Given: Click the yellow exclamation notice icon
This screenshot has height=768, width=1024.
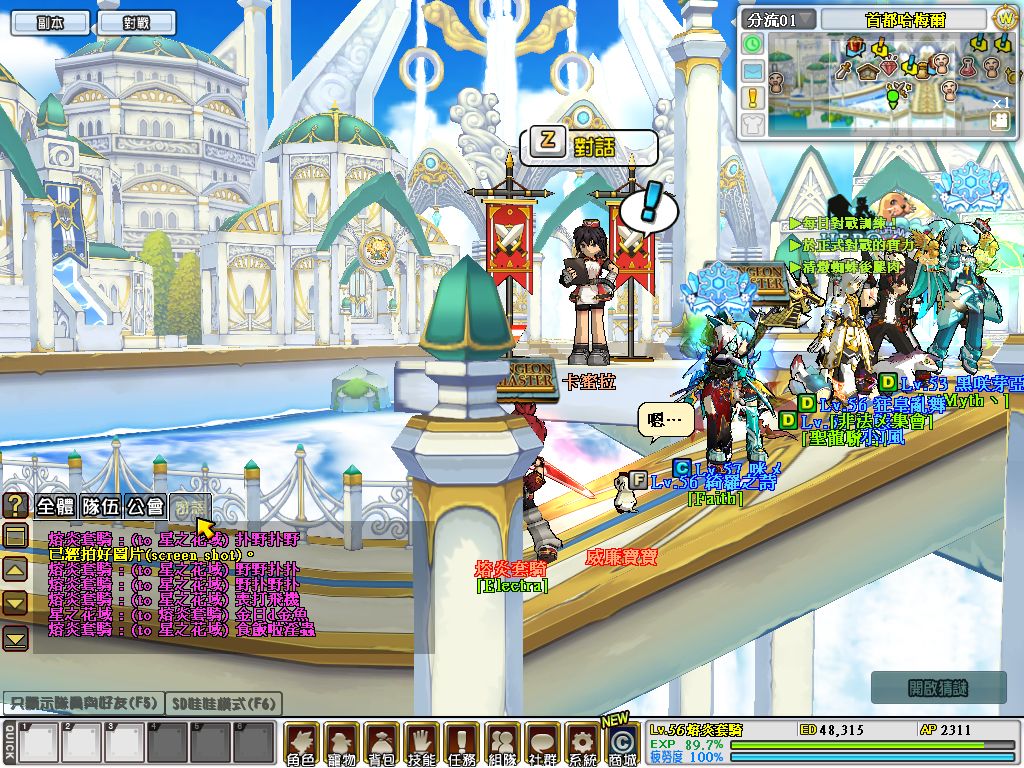Looking at the screenshot, I should point(753,97).
